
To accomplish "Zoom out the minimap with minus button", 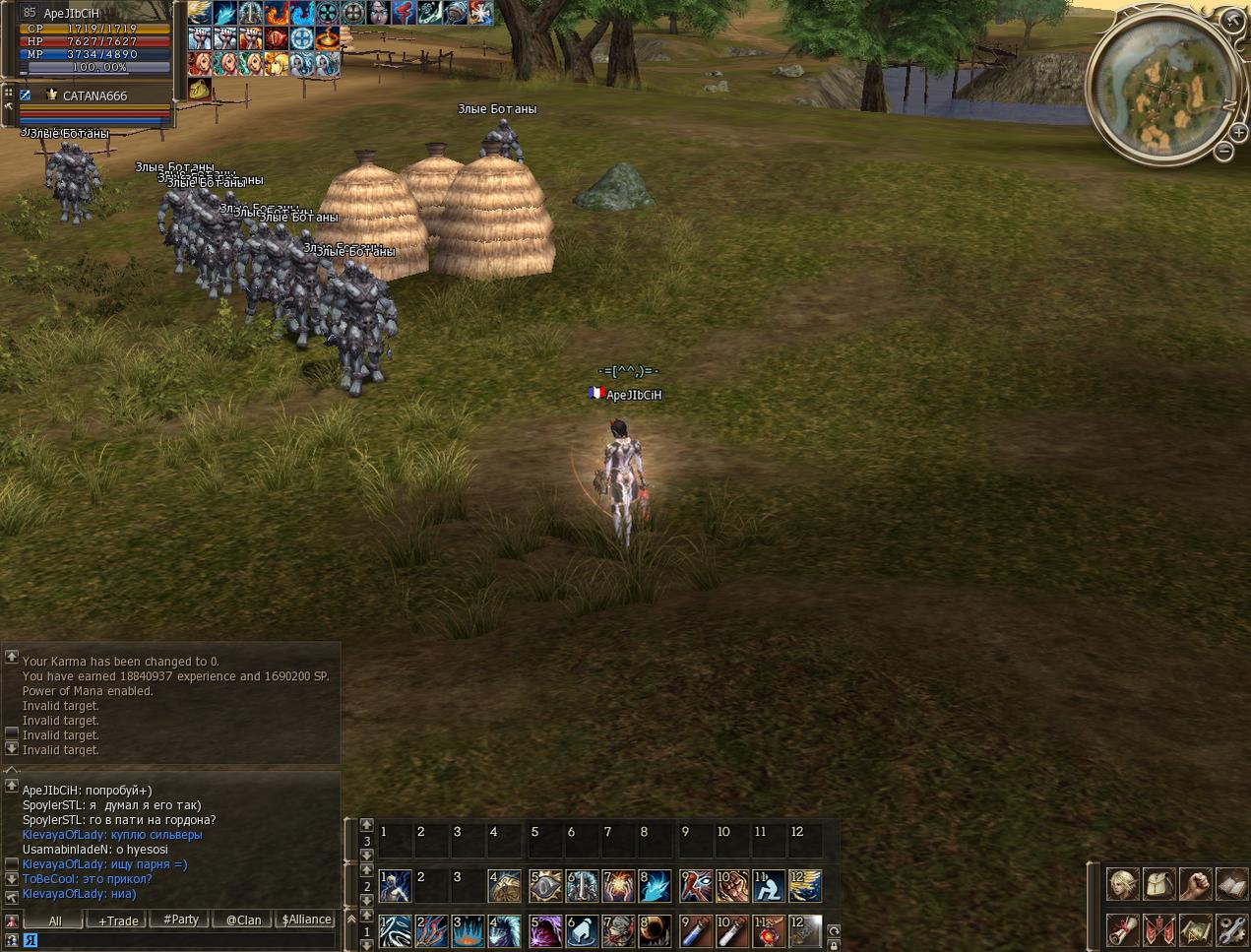I will [x=1223, y=152].
